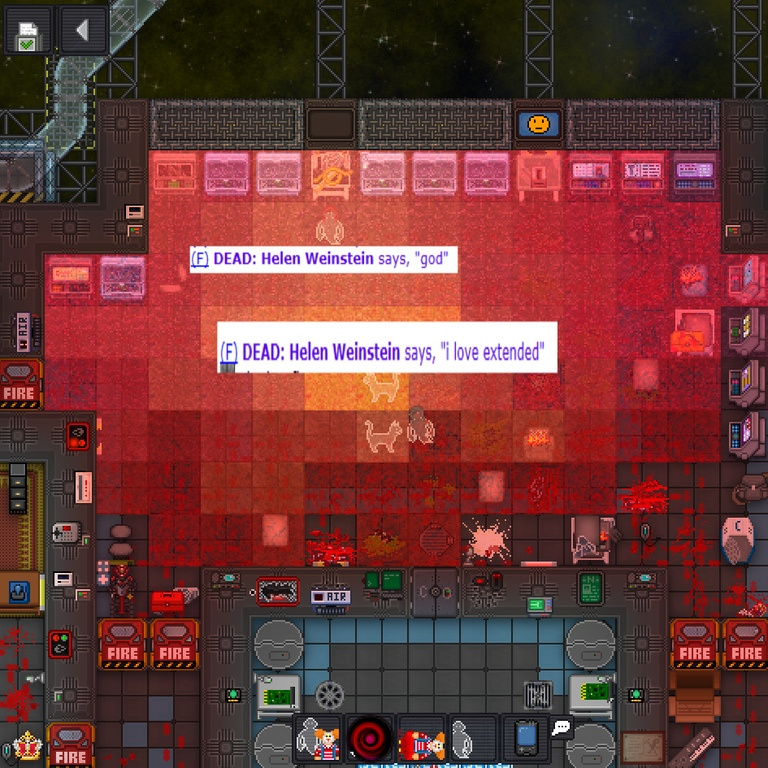Open the blue PDA device slot
Image resolution: width=768 pixels, height=768 pixels.
[x=526, y=739]
